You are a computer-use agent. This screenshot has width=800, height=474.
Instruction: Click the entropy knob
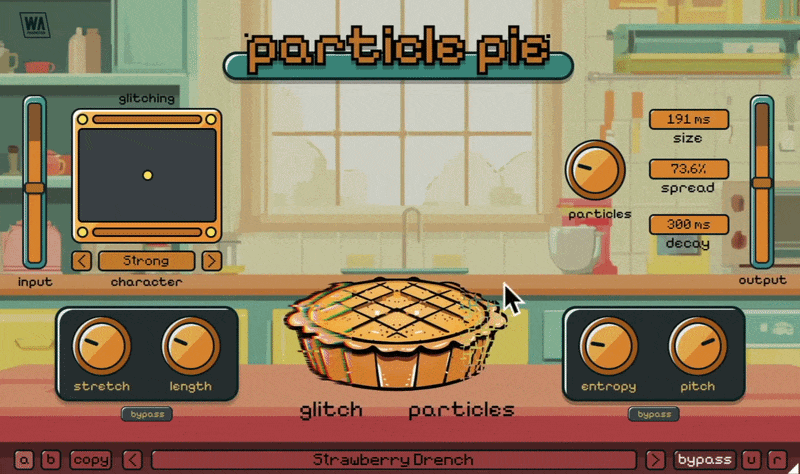[x=608, y=345]
